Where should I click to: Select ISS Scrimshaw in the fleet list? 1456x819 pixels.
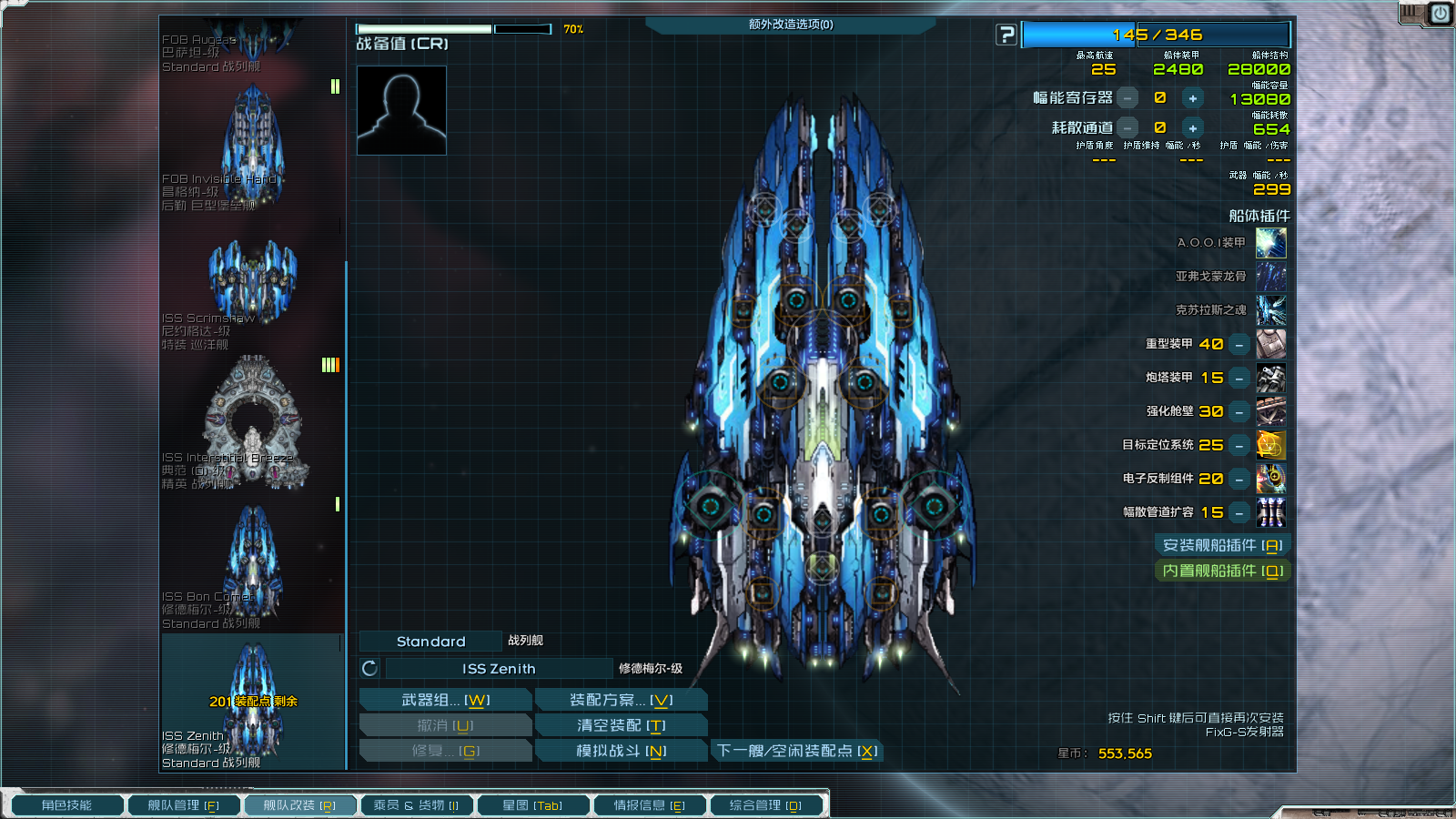(252, 282)
